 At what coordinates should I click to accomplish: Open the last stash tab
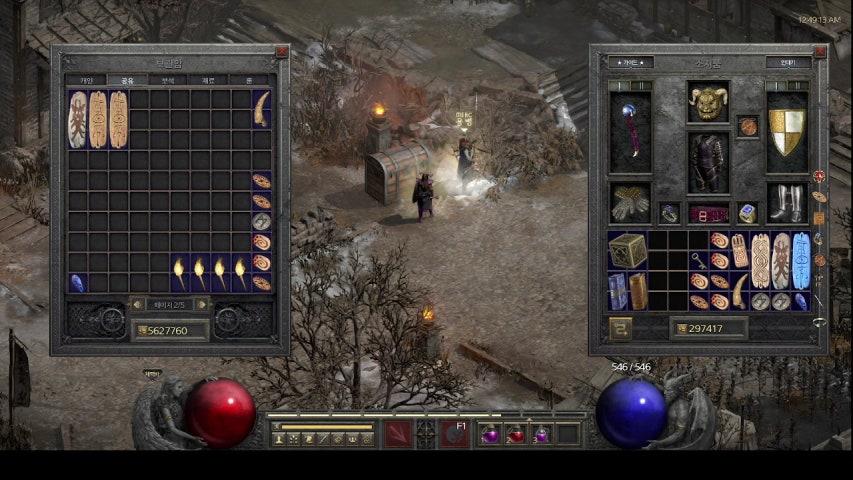coord(249,80)
